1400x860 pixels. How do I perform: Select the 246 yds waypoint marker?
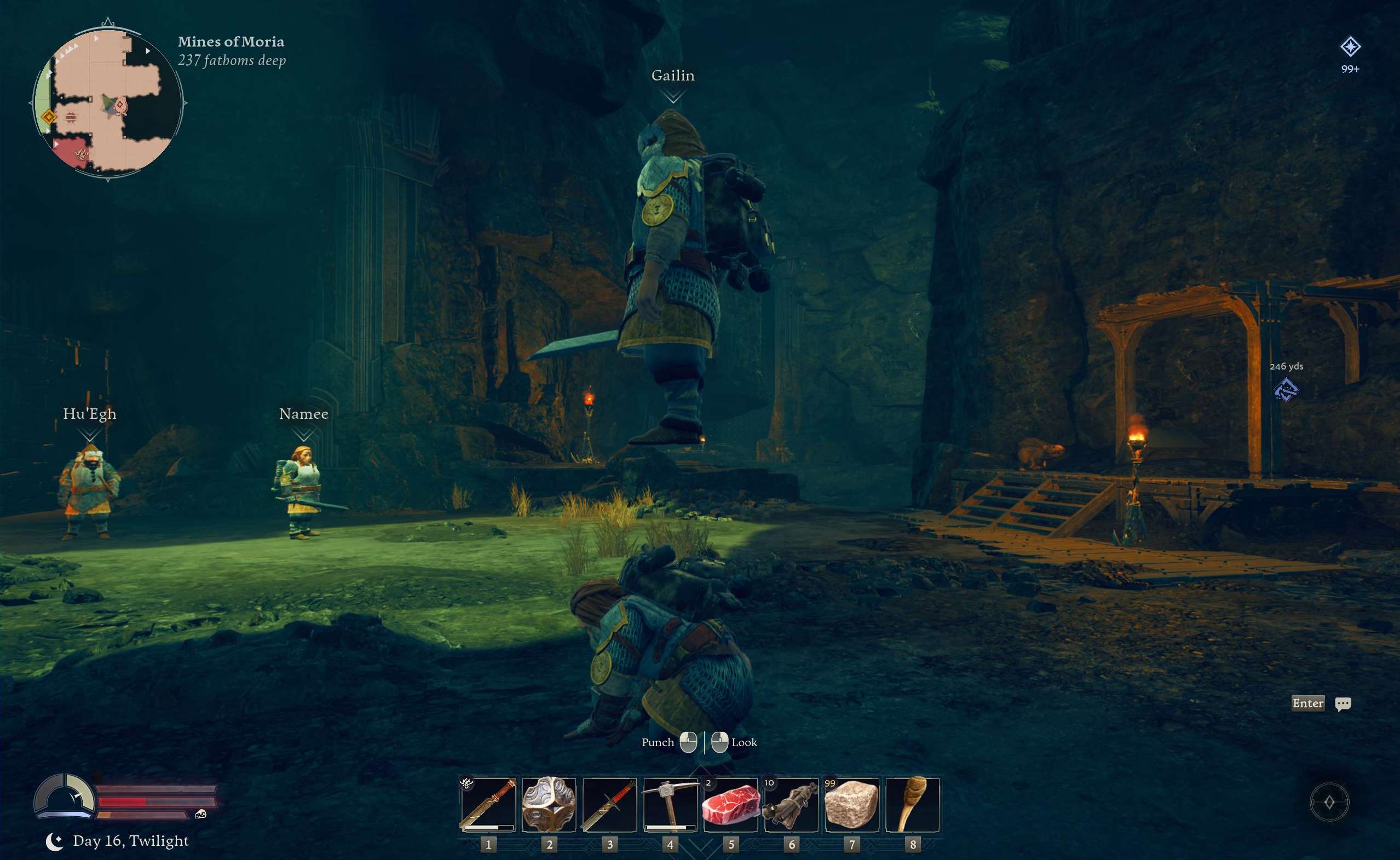click(x=1286, y=390)
